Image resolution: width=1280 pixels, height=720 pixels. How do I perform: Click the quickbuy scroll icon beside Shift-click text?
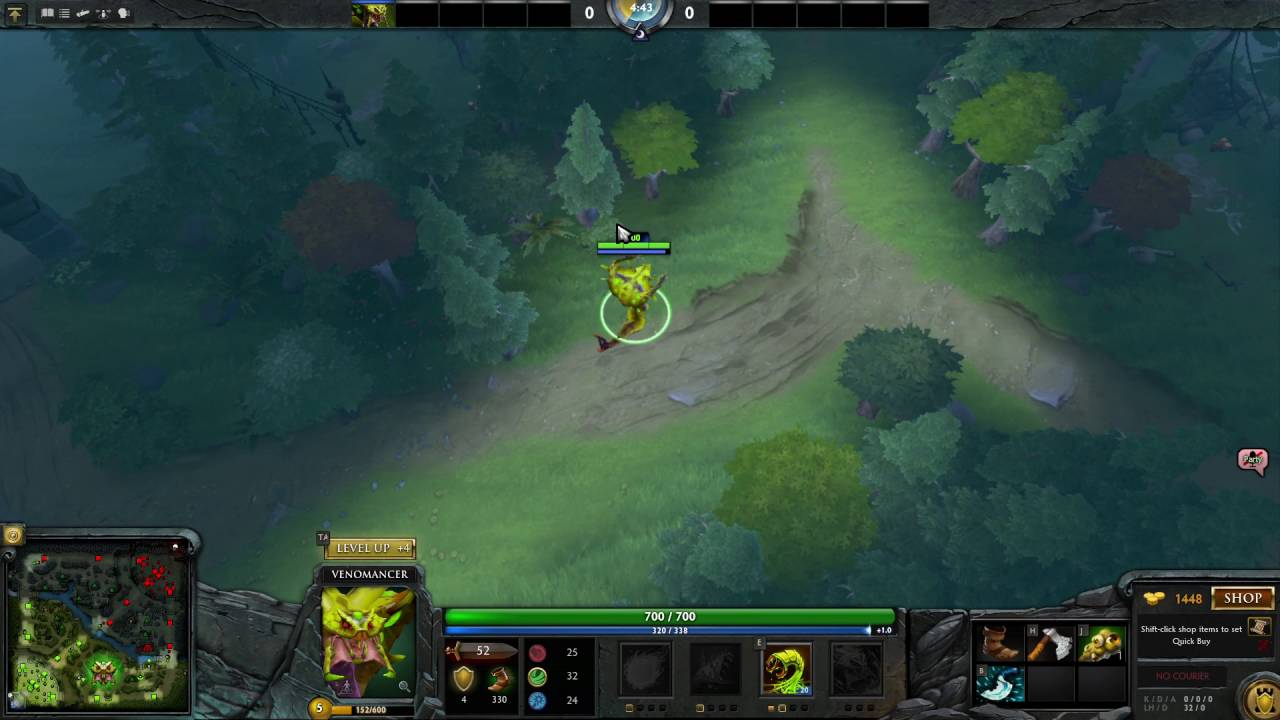tap(1258, 629)
